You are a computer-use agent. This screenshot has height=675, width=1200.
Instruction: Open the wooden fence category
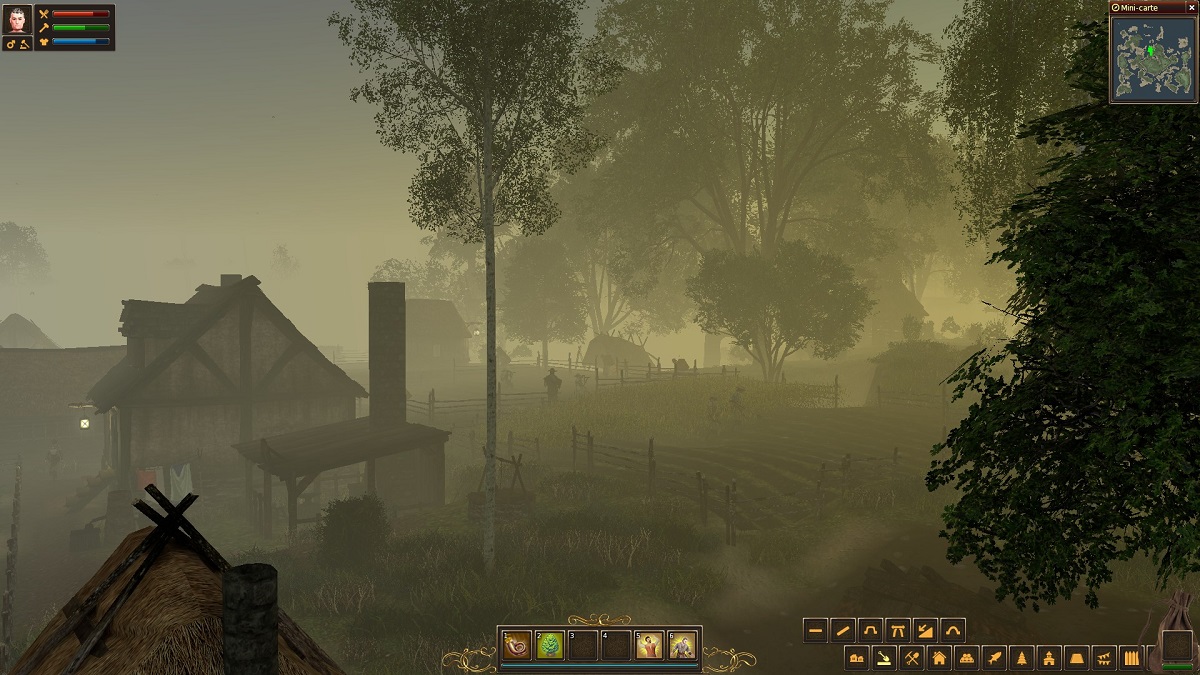pyautogui.click(x=1131, y=658)
